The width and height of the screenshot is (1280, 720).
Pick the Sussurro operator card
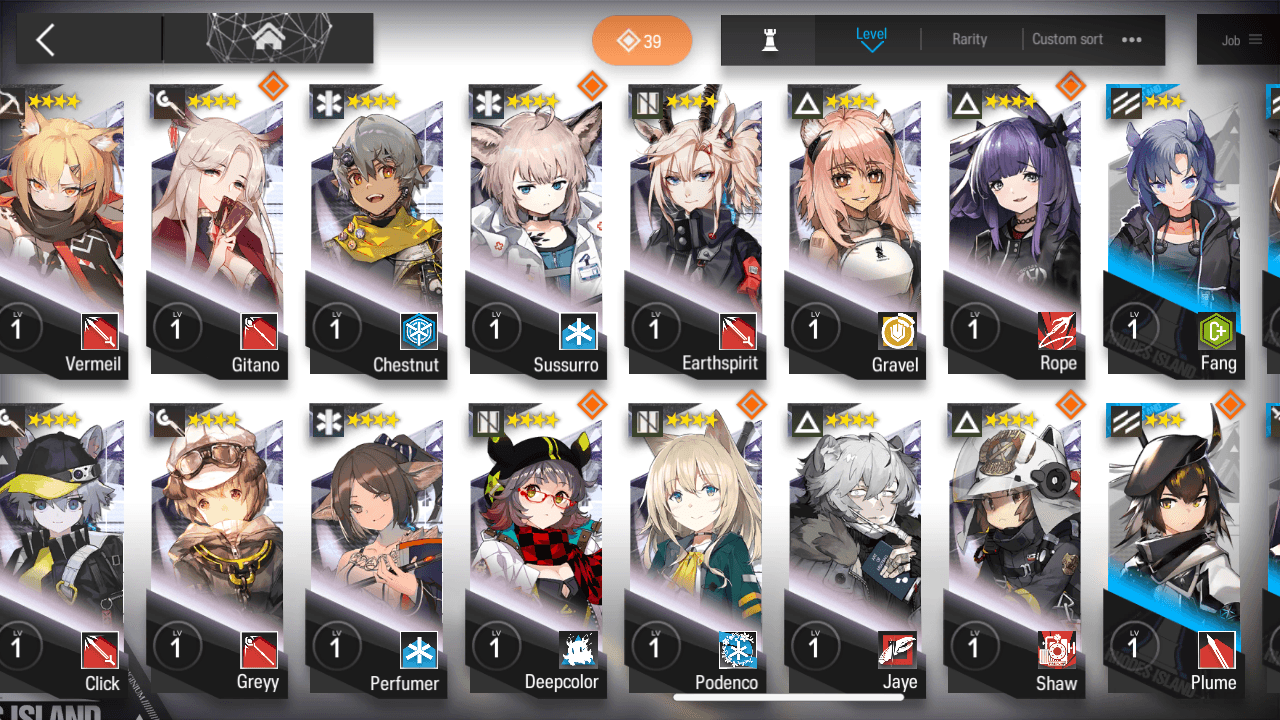click(537, 230)
